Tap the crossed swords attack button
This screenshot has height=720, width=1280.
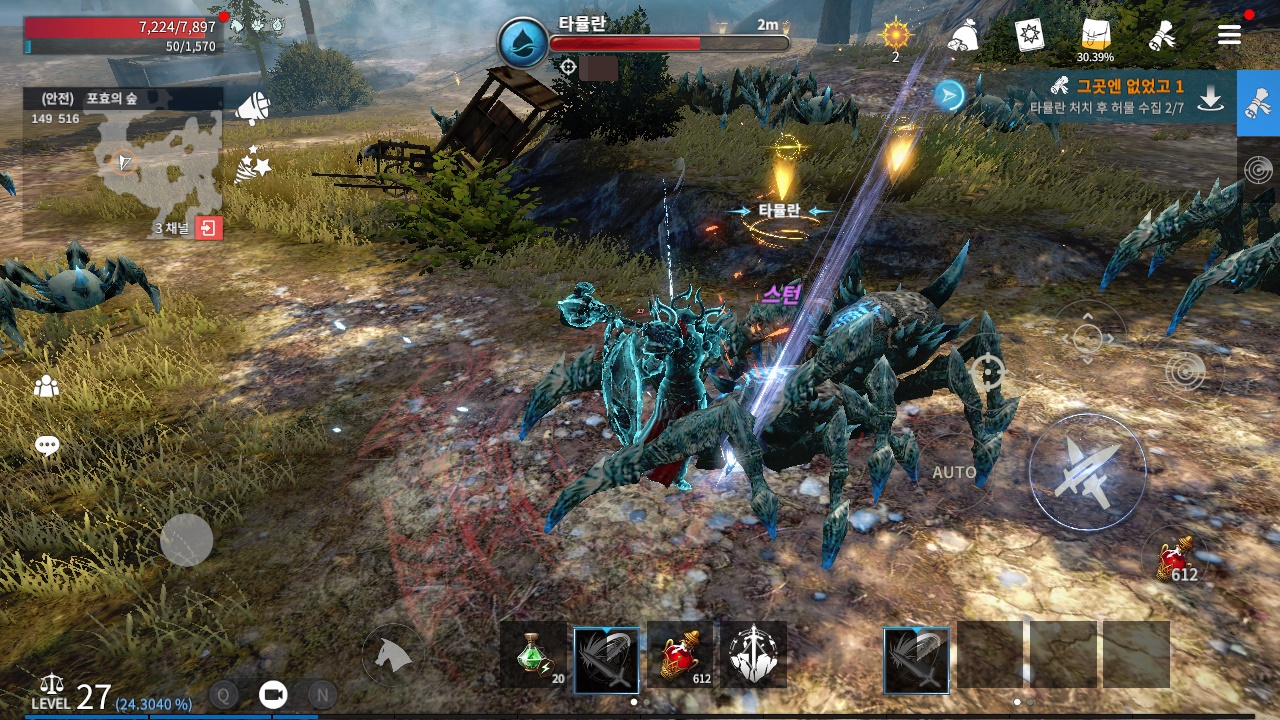pyautogui.click(x=1087, y=471)
